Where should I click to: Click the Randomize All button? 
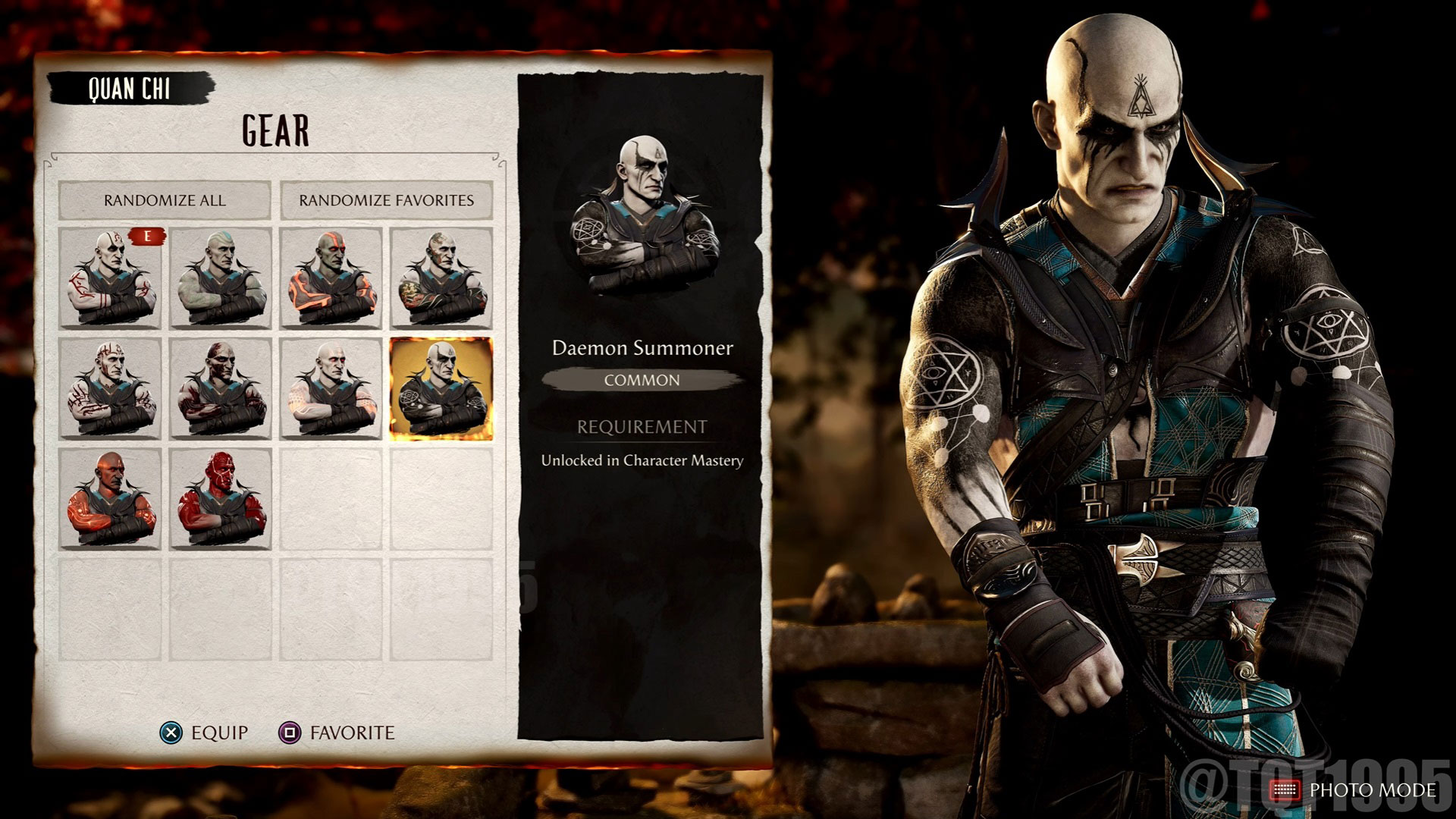coord(165,201)
